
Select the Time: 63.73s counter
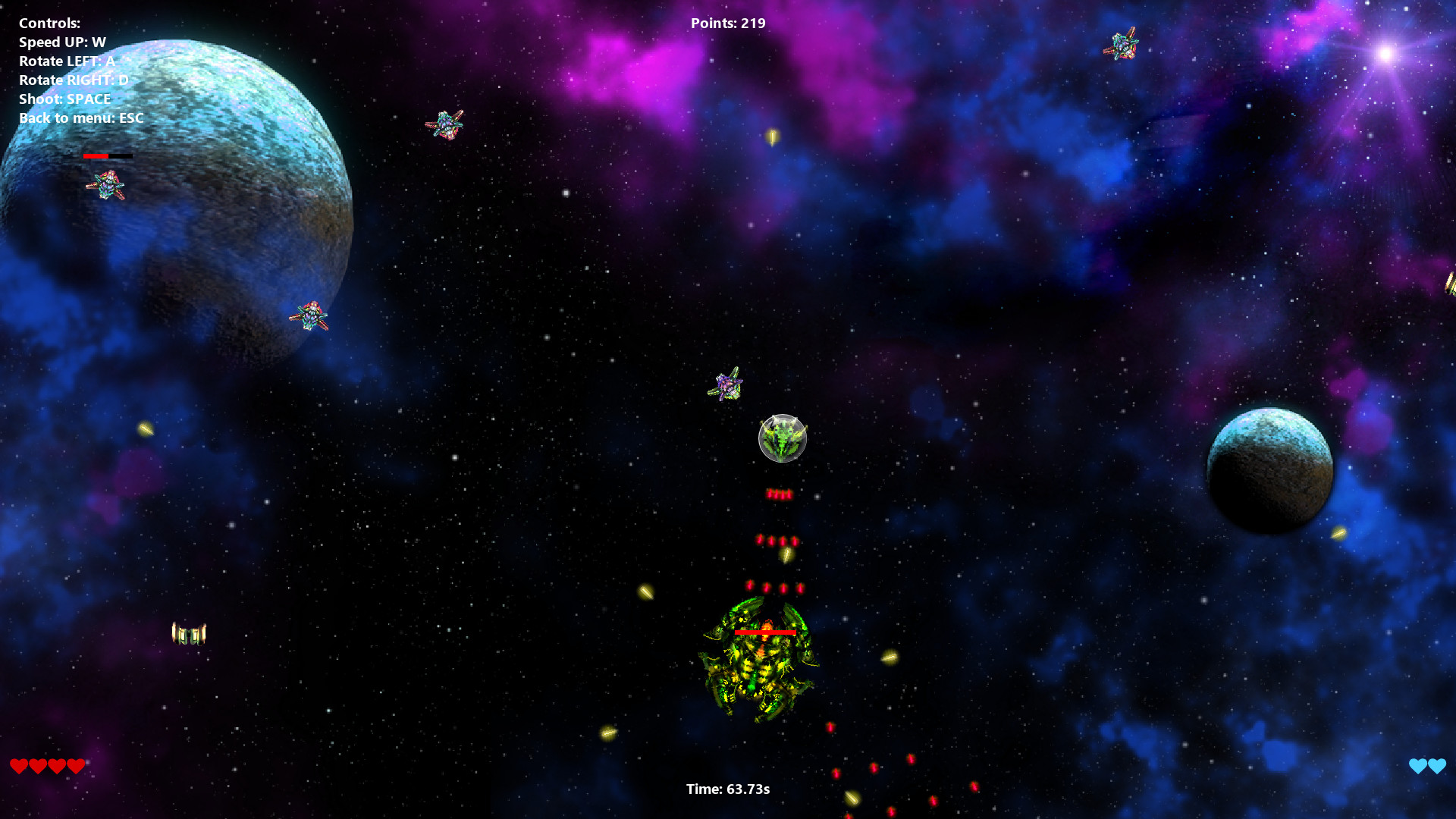point(726,789)
